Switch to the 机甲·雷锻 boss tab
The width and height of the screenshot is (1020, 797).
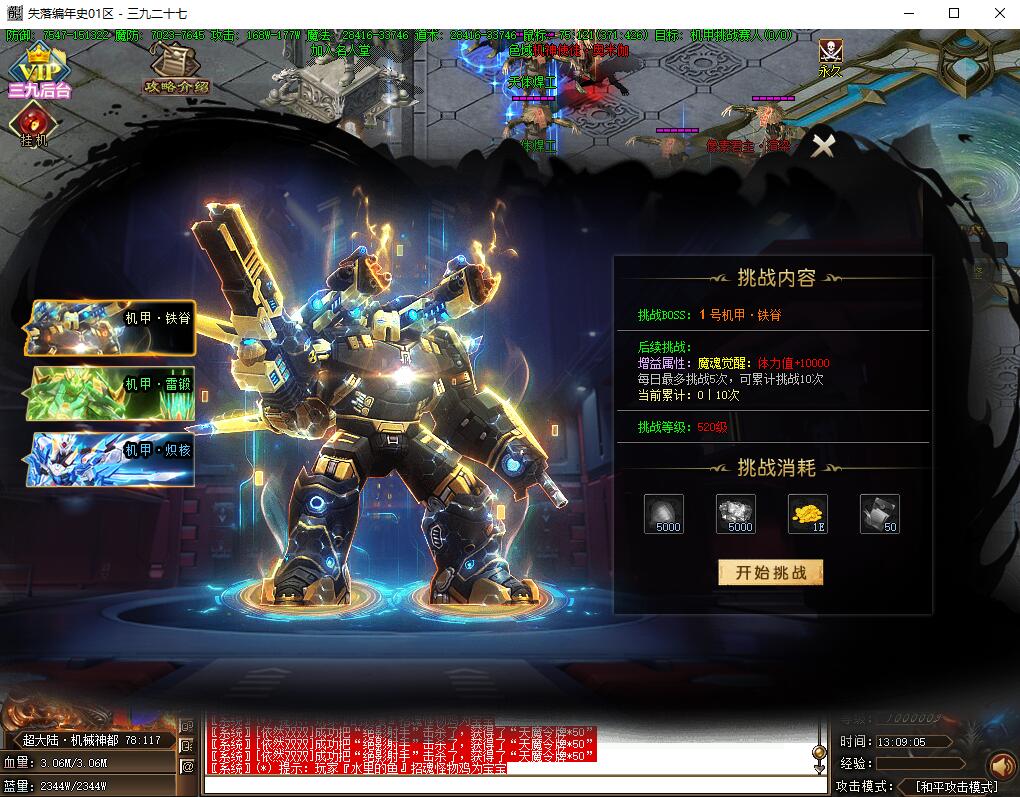tap(112, 393)
